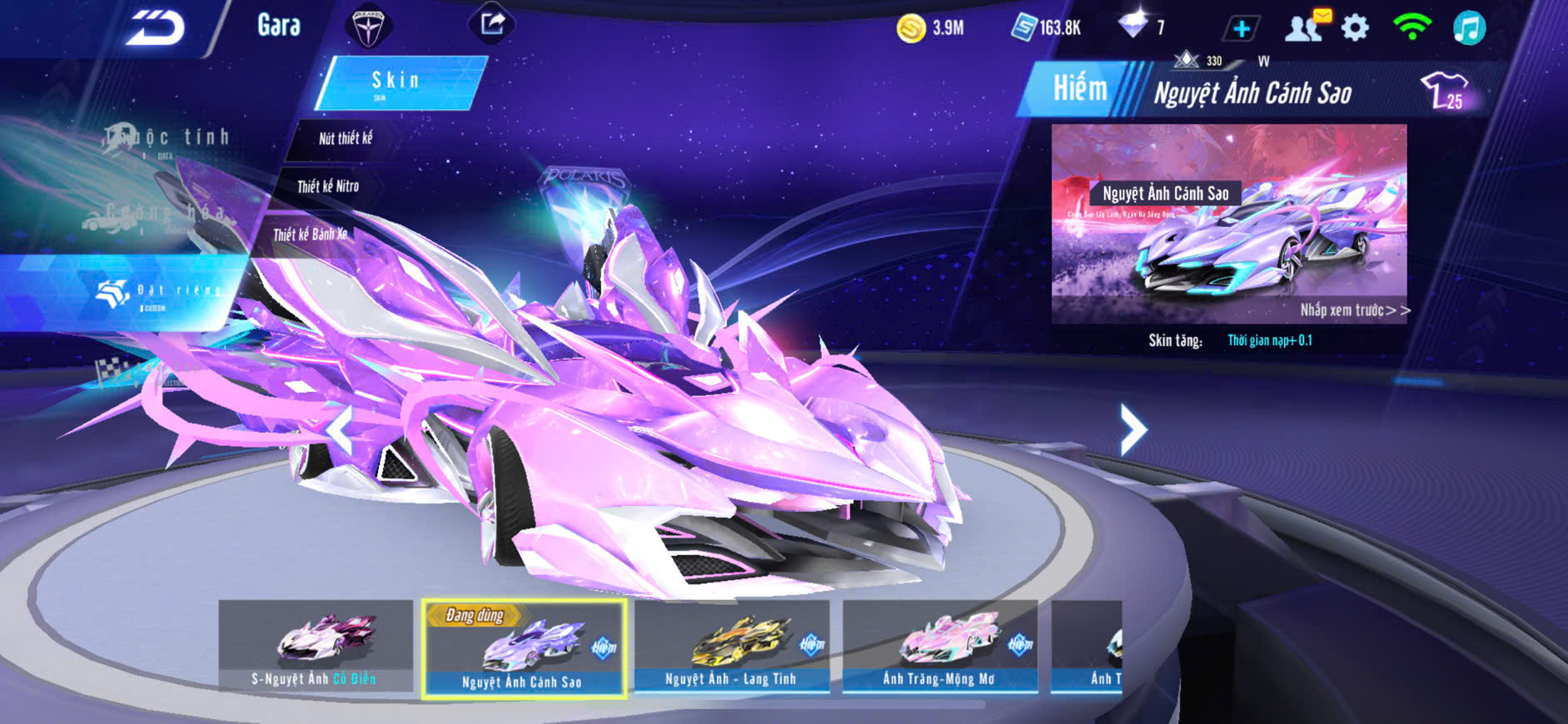Select the Nguyệt Ảnh Cánh Sao skin tile
The width and height of the screenshot is (1568, 724).
pyautogui.click(x=523, y=648)
